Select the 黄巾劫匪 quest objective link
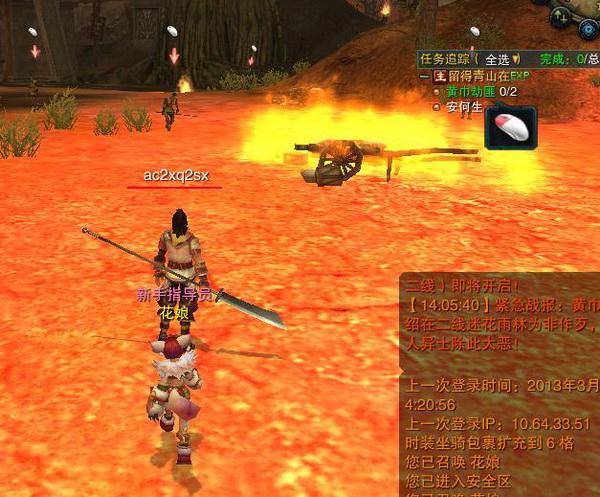Screen dimensions: 600x497 [470, 92]
